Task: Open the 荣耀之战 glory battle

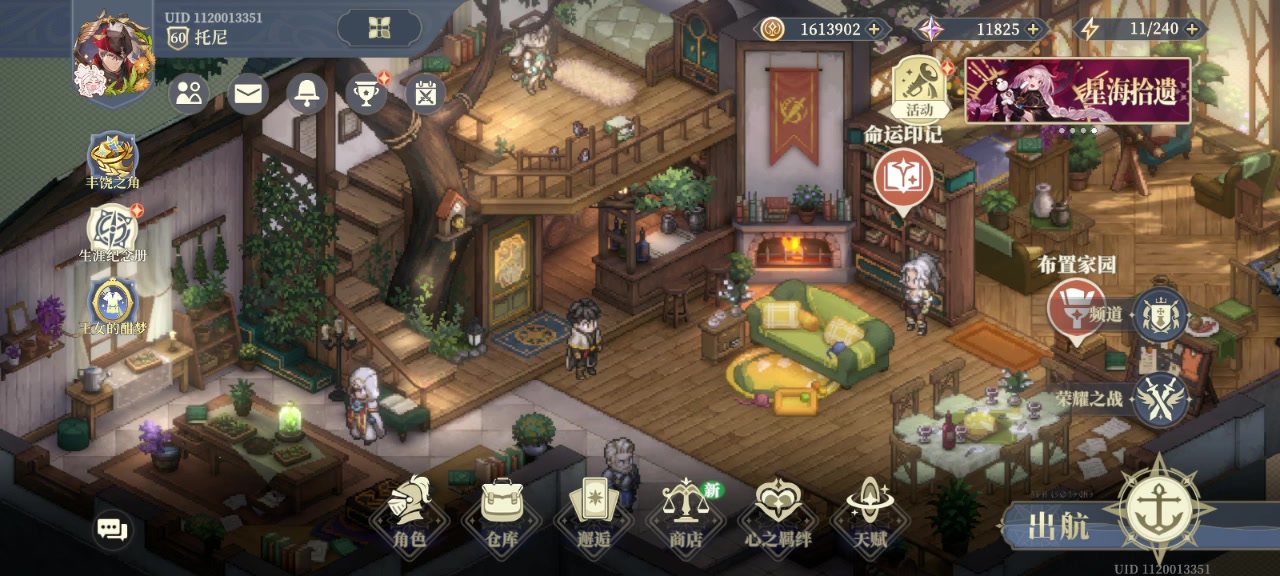Action: coord(1161,399)
